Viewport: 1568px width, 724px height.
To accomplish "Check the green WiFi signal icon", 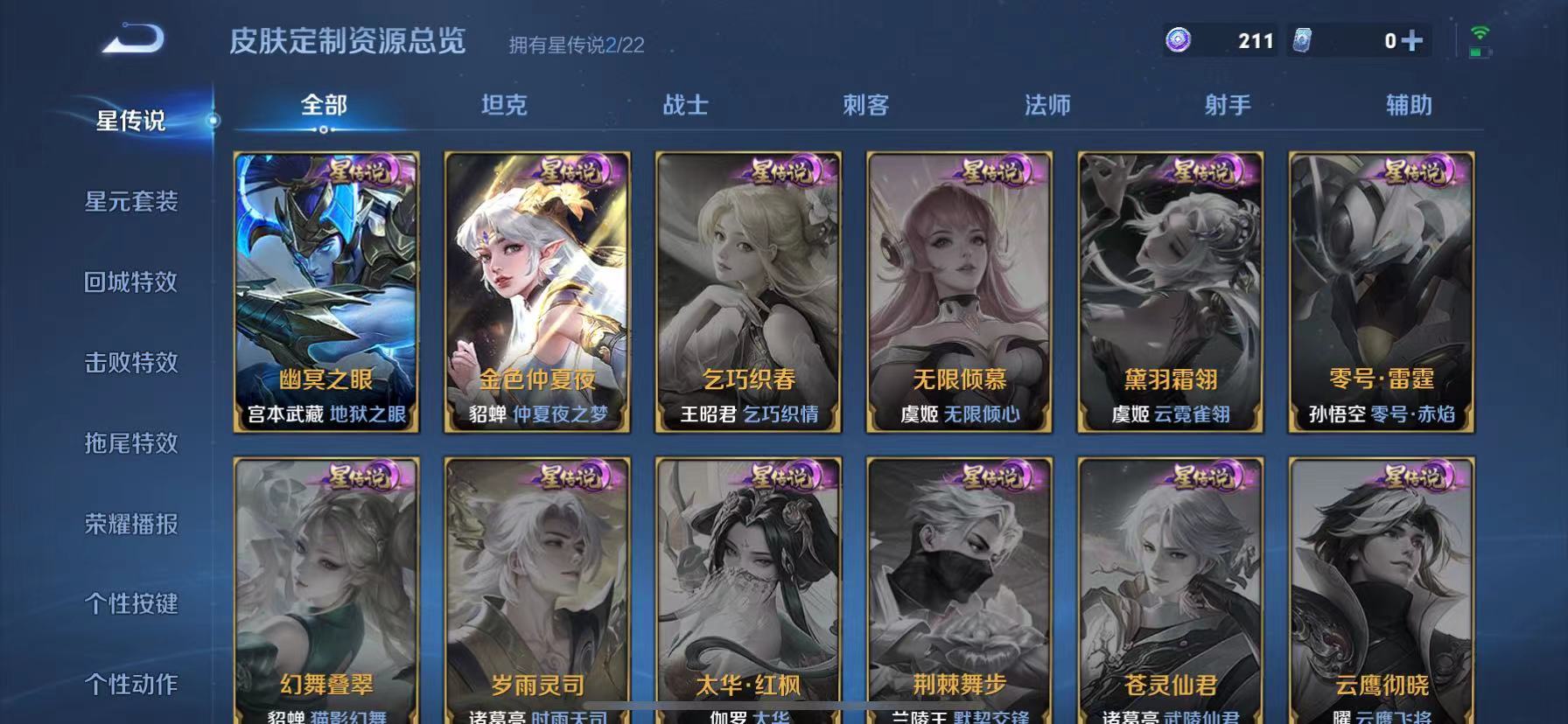I will click(1480, 32).
